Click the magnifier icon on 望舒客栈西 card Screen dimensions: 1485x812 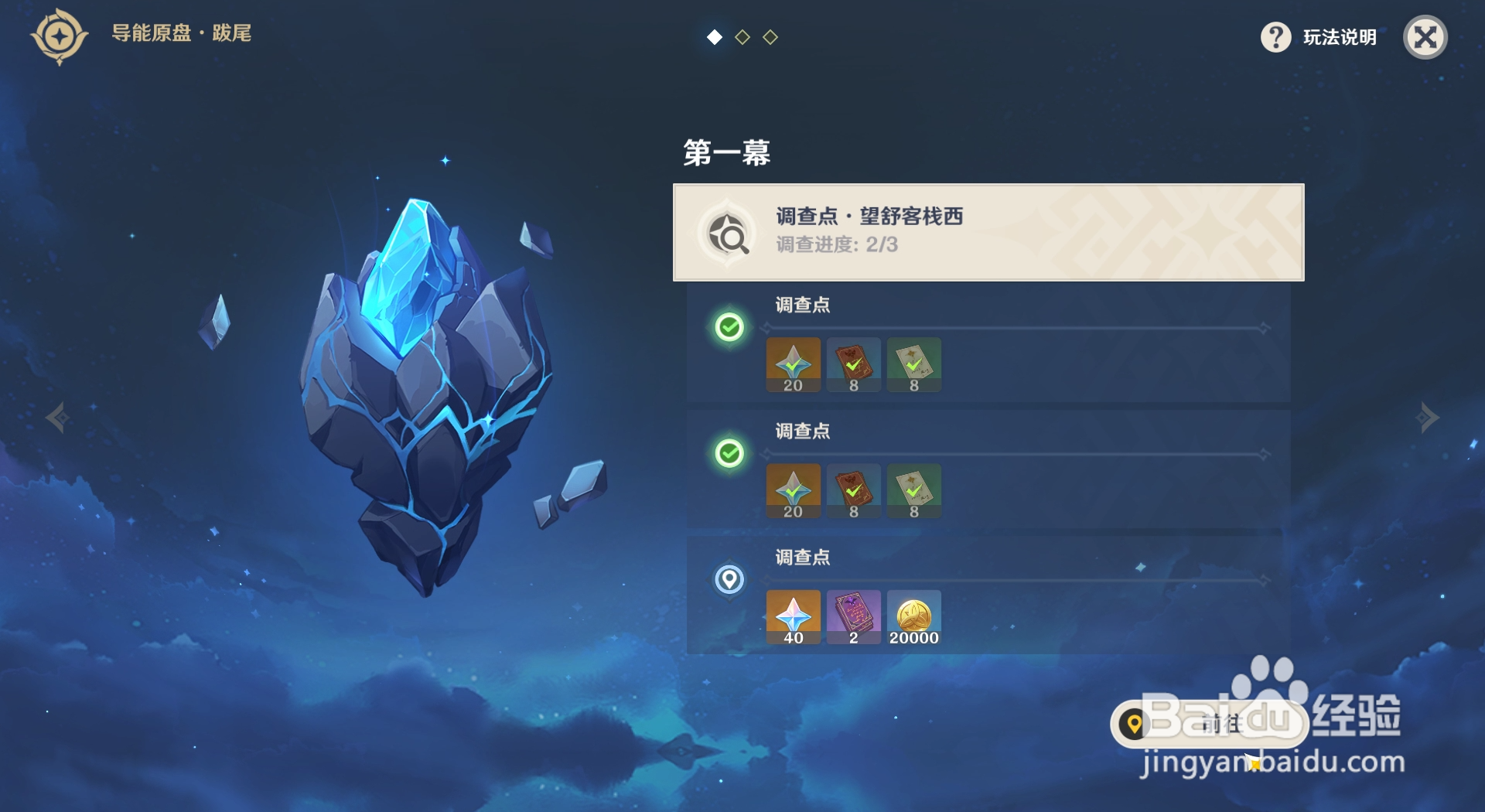click(x=728, y=233)
